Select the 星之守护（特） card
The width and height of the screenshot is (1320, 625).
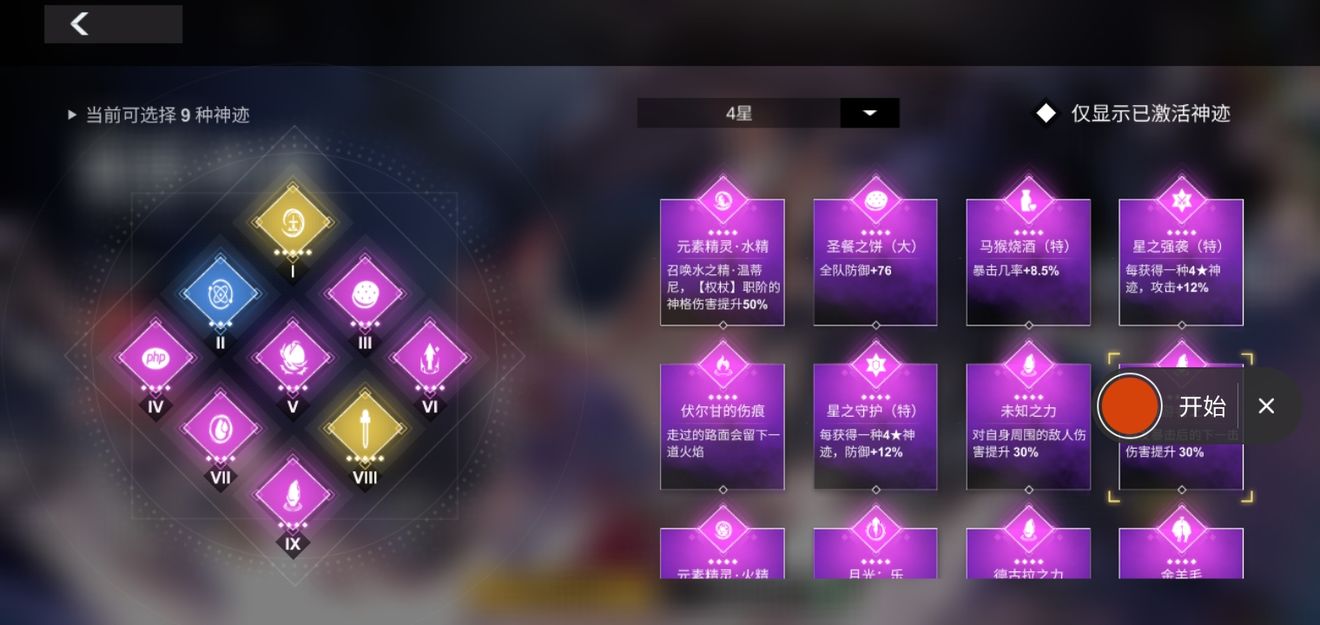[x=875, y=427]
